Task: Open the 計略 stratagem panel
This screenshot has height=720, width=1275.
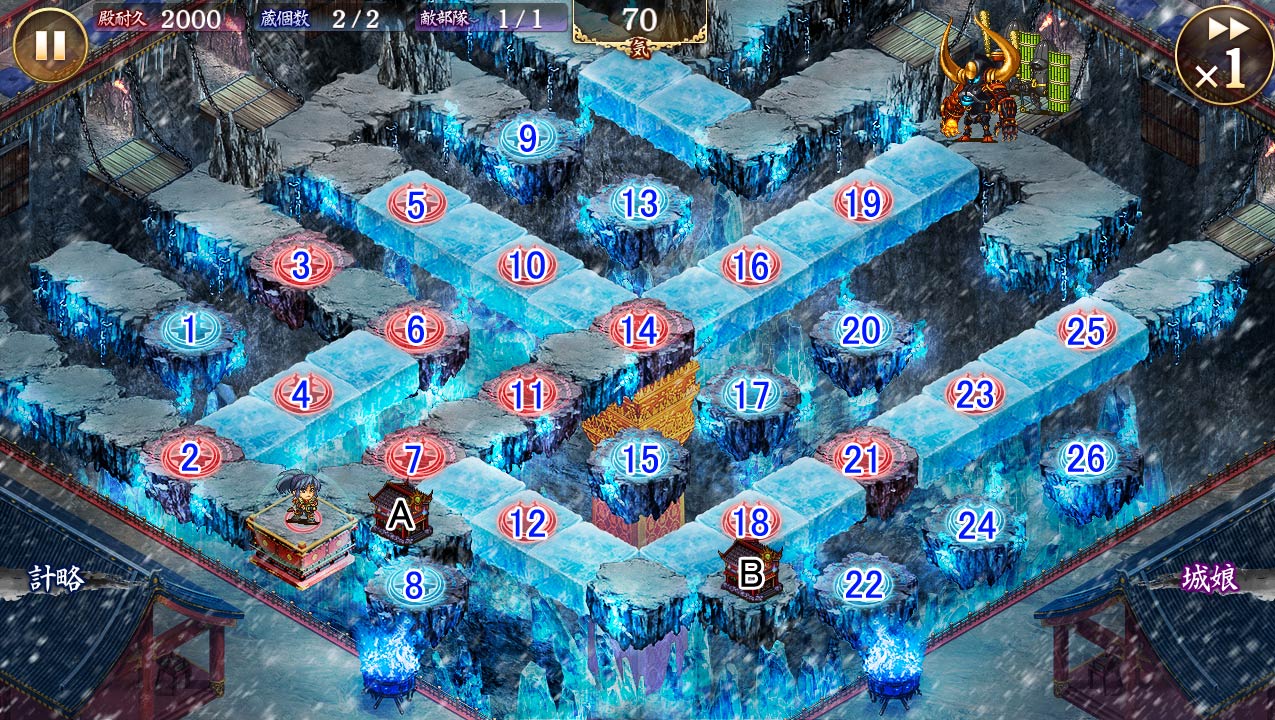Action: [x=56, y=578]
